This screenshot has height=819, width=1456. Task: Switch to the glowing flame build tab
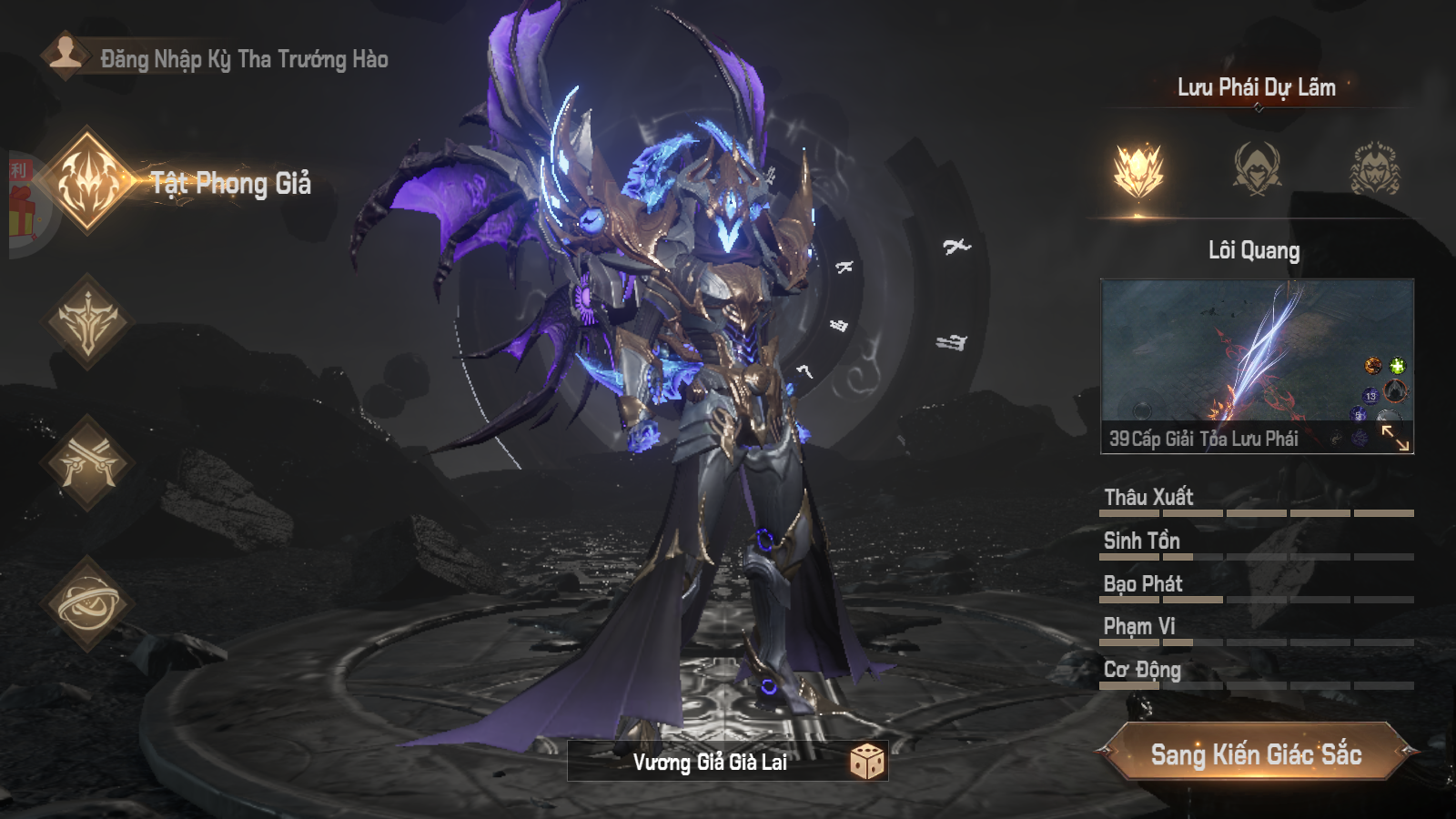pyautogui.click(x=1138, y=170)
